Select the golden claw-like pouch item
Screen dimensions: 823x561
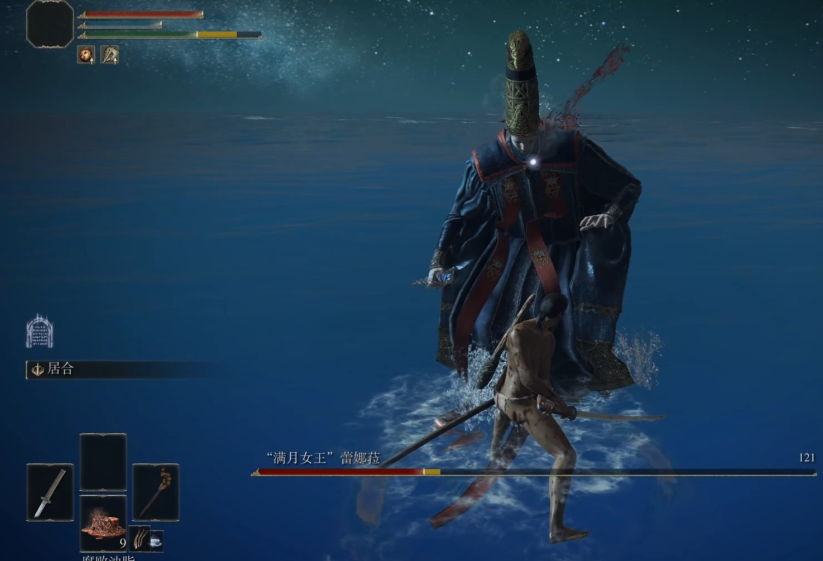click(139, 539)
